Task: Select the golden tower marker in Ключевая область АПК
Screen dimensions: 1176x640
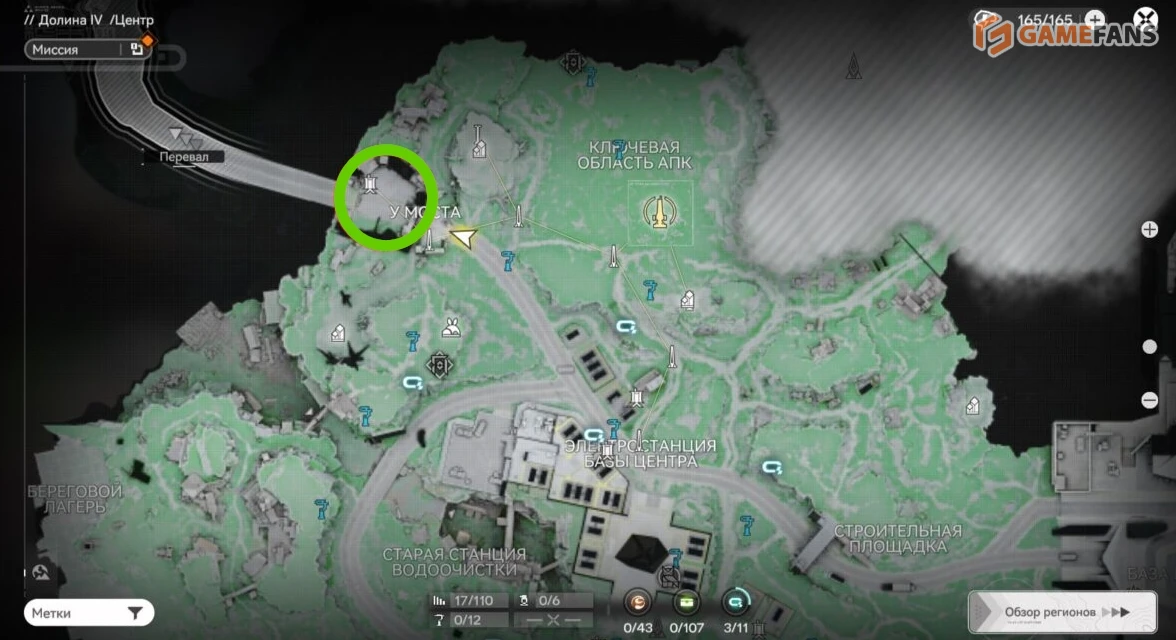Action: tap(659, 212)
